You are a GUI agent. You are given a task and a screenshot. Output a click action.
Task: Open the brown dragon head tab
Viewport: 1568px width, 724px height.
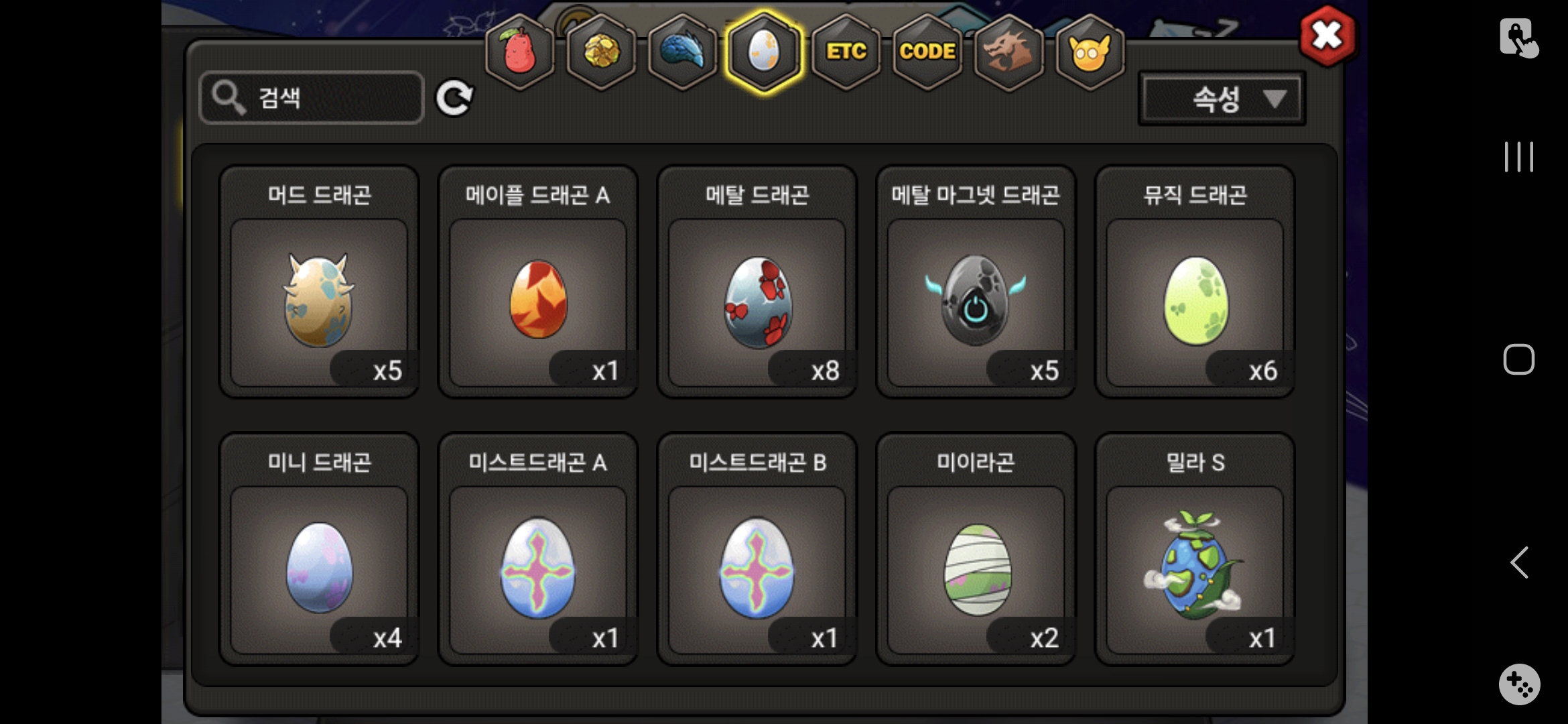[1008, 52]
